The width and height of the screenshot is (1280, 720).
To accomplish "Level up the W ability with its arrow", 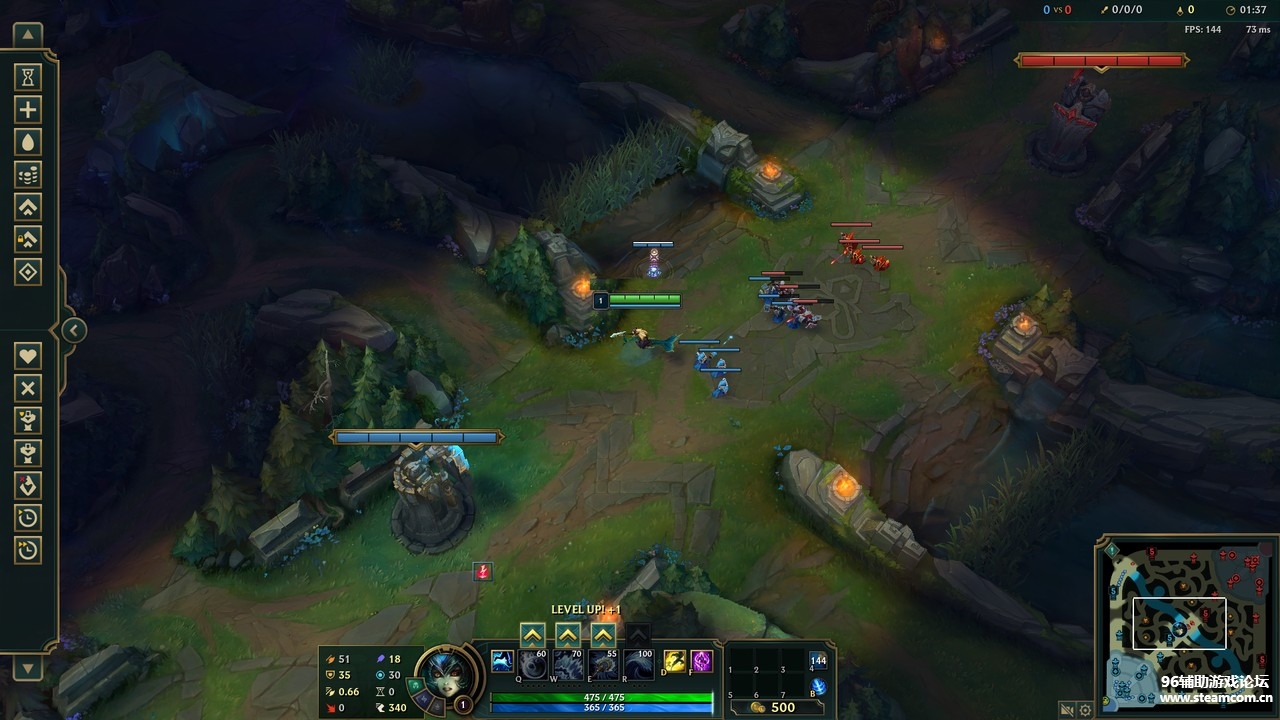I will click(567, 634).
